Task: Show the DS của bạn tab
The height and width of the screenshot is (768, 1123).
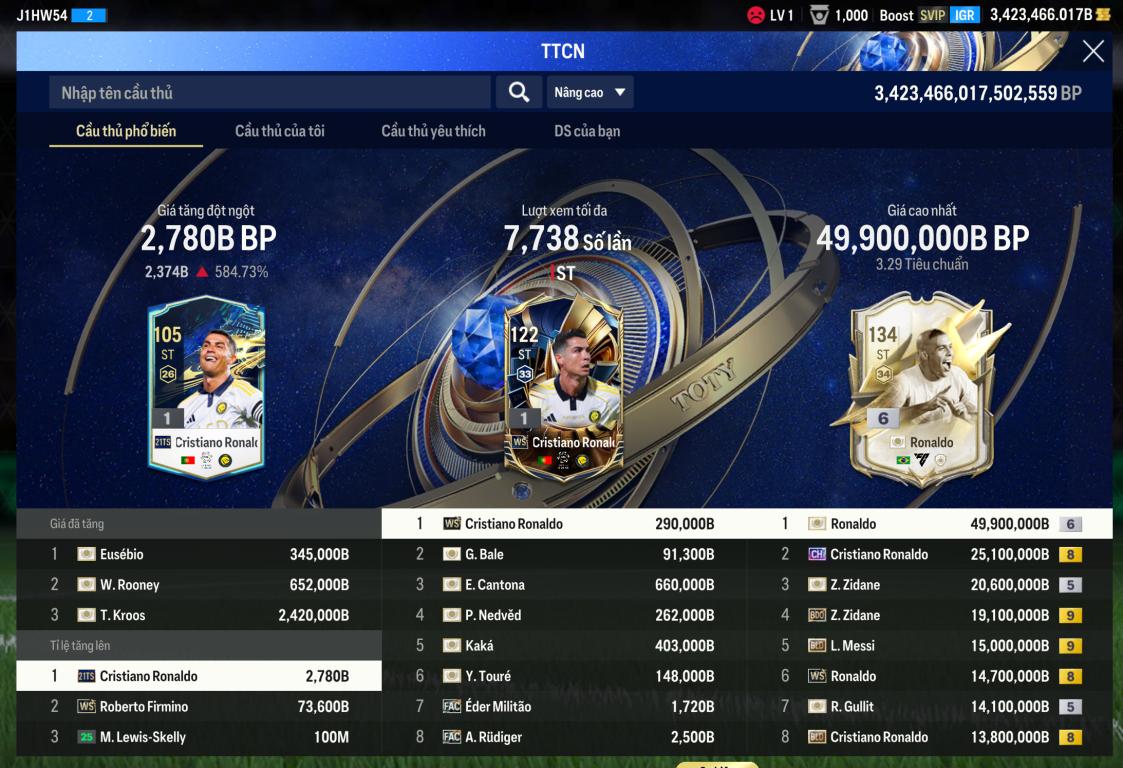Action: (x=587, y=131)
